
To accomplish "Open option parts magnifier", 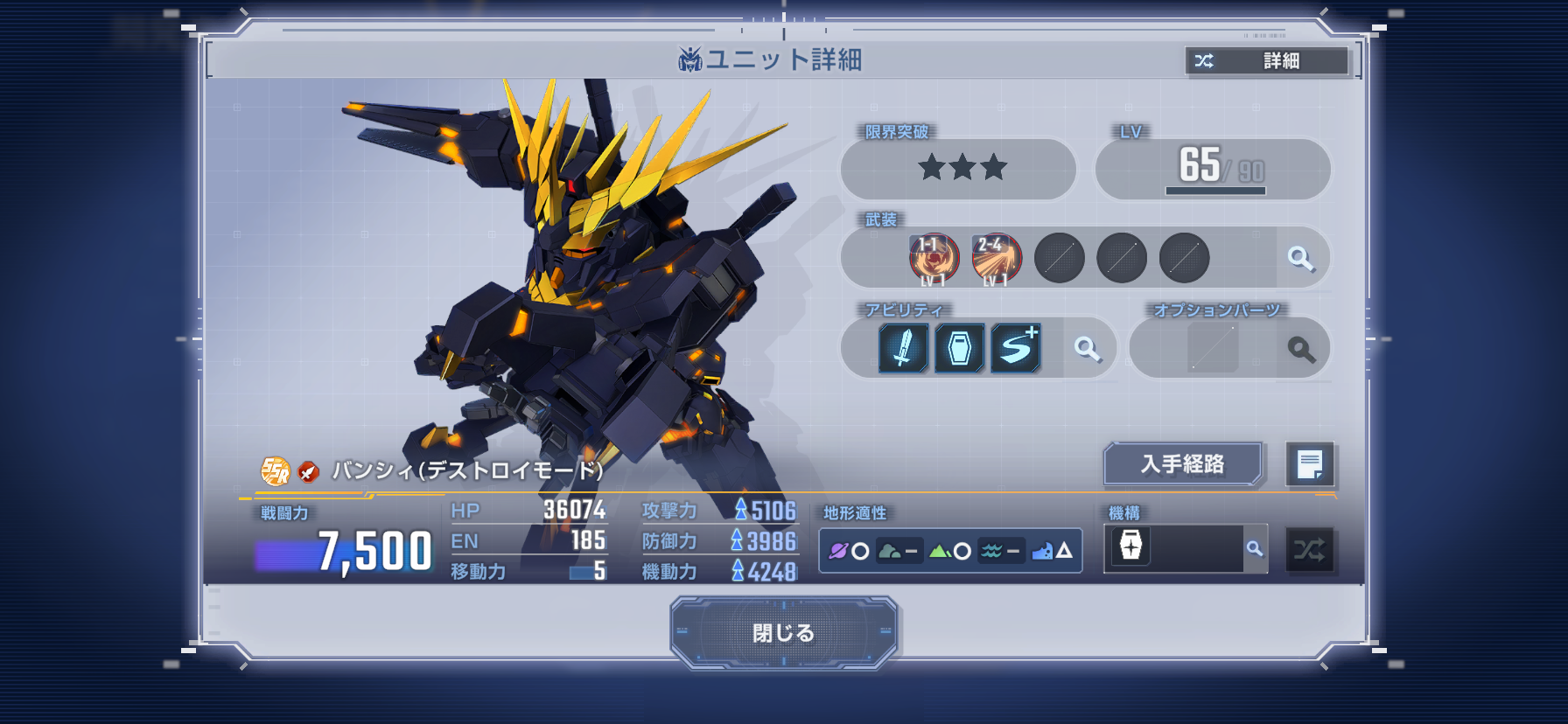I will pos(1301,349).
